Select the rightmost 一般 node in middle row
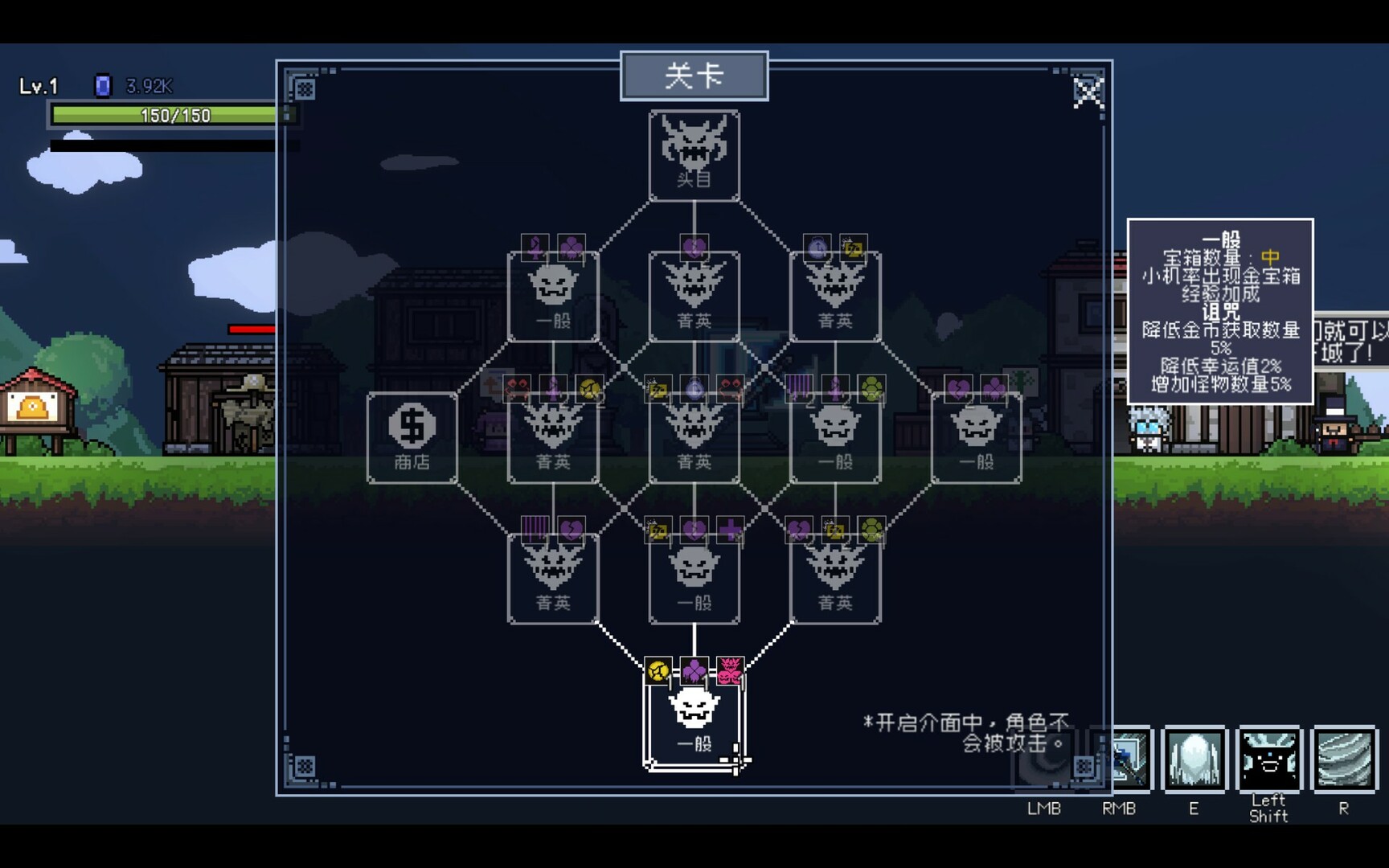The height and width of the screenshot is (868, 1389). pos(976,438)
